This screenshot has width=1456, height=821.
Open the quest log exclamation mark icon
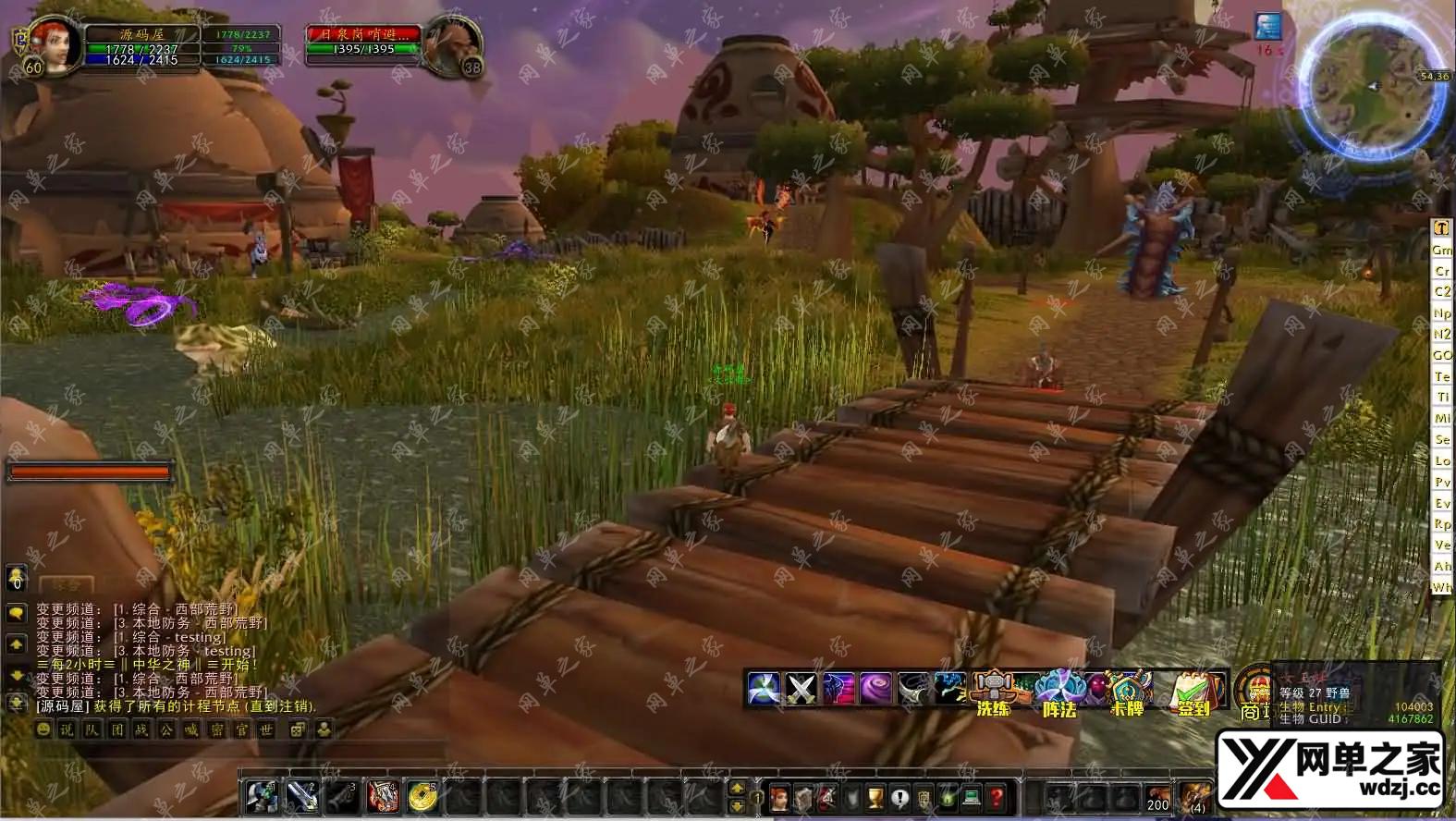point(899,797)
